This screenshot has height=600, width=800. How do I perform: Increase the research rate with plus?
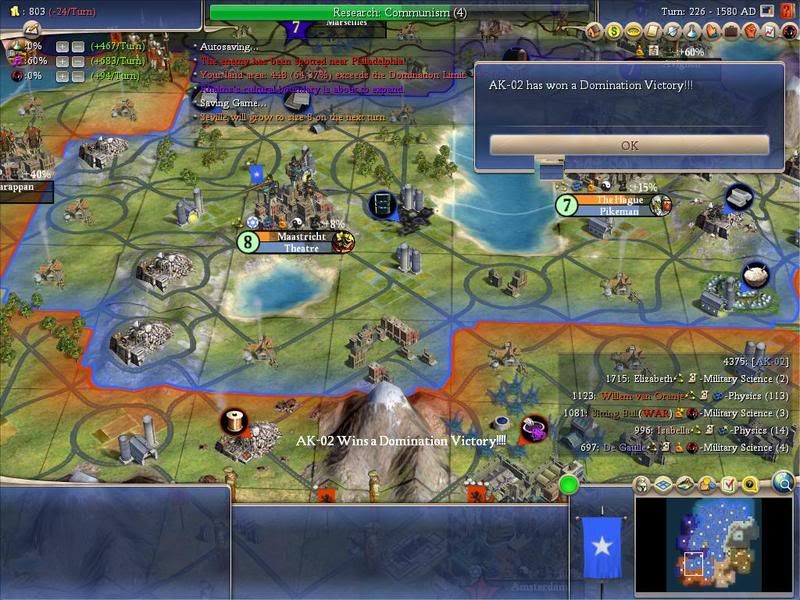[62, 45]
